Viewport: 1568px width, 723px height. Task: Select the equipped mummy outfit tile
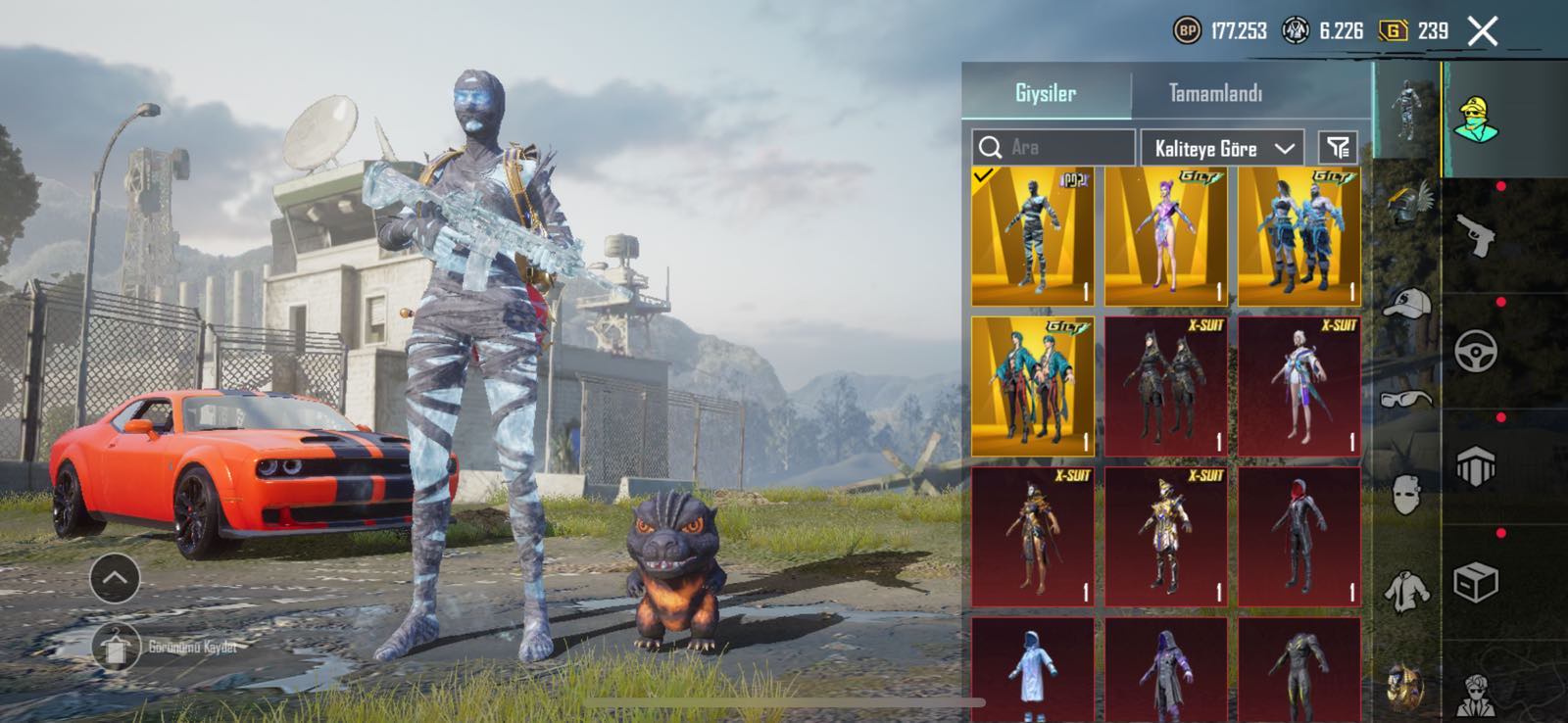(x=1032, y=236)
